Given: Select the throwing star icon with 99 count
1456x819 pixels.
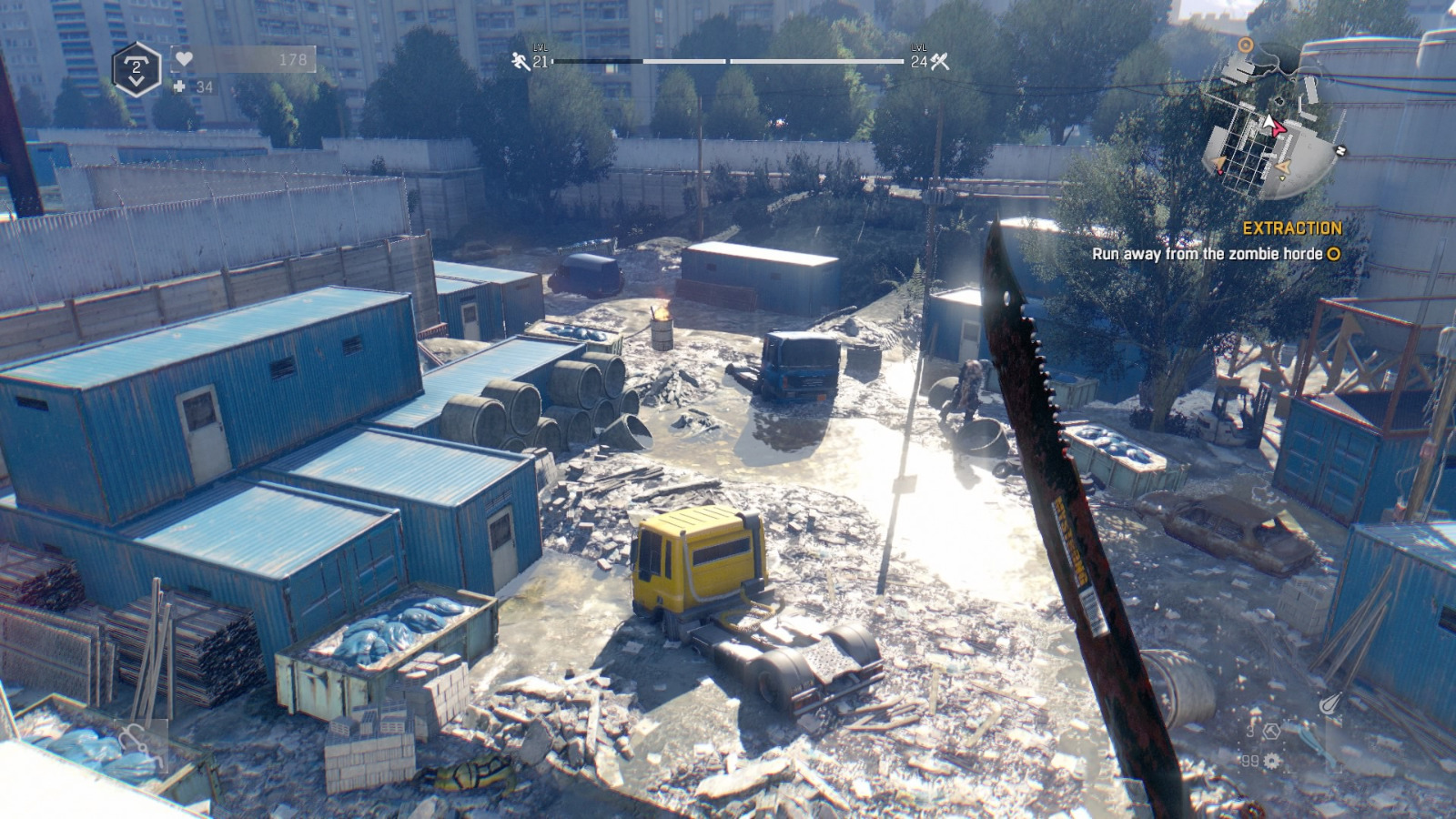Looking at the screenshot, I should pyautogui.click(x=1270, y=761).
